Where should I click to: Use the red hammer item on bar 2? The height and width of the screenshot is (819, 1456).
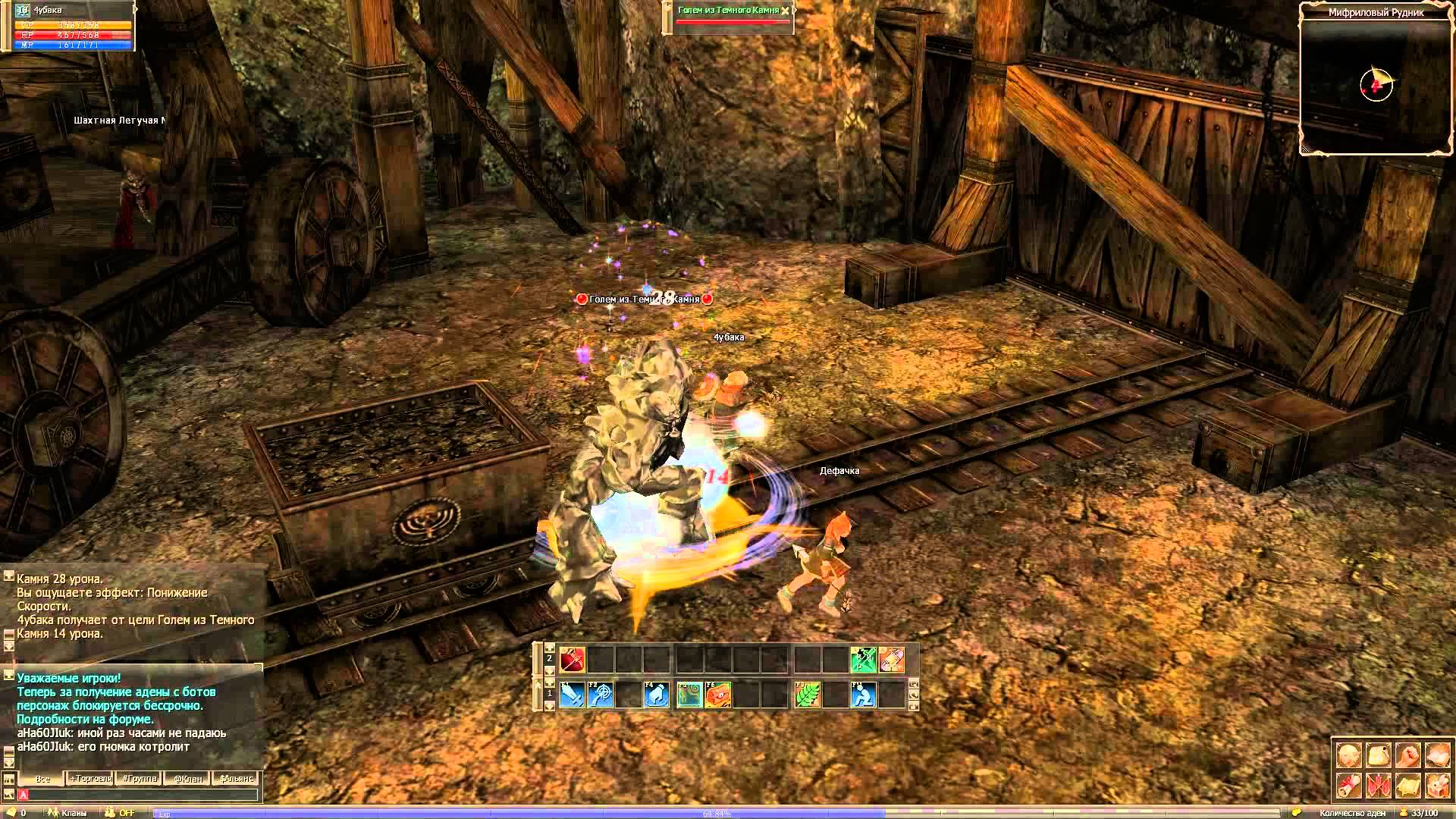[571, 660]
